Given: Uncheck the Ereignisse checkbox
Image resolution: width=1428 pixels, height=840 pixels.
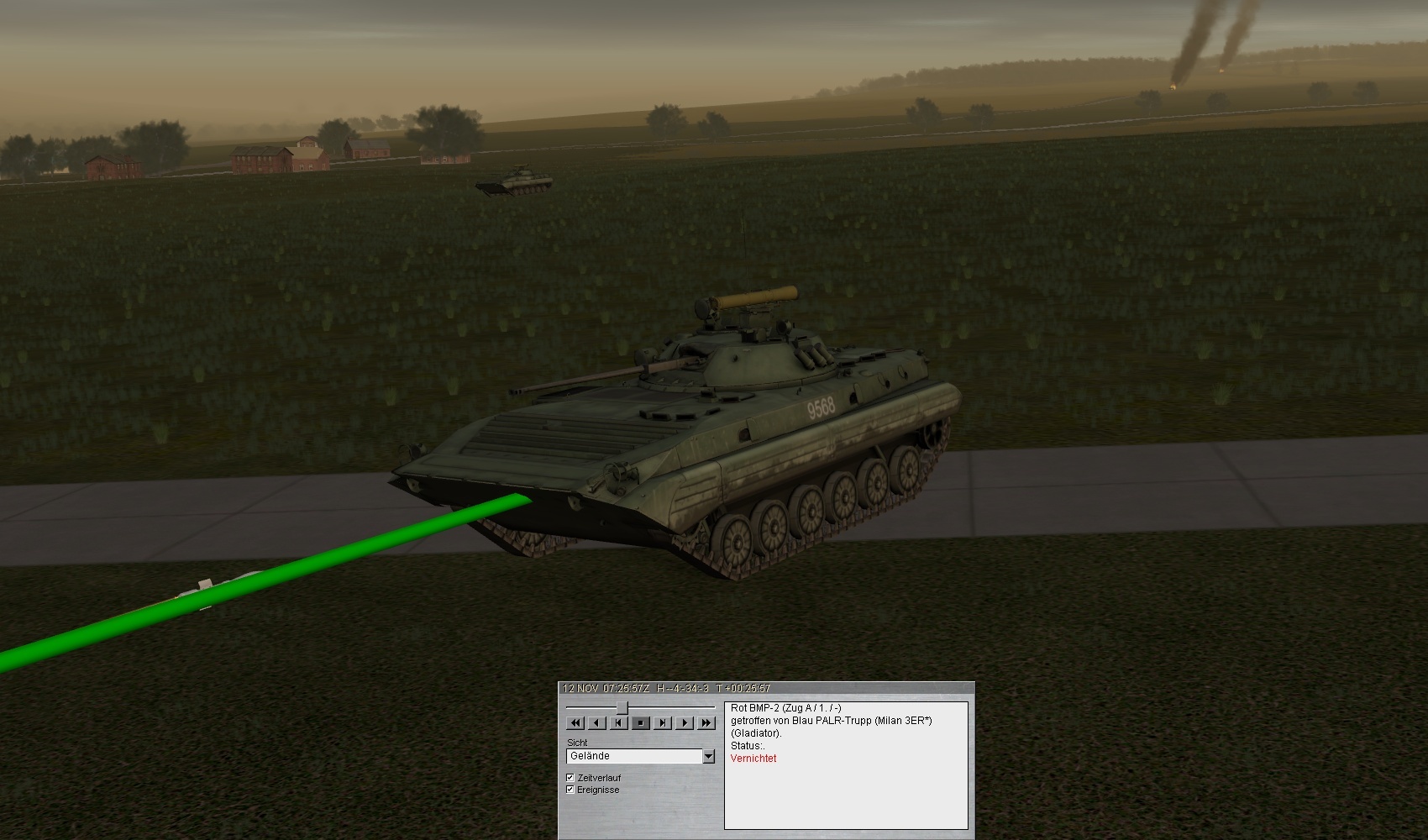Looking at the screenshot, I should tap(570, 790).
